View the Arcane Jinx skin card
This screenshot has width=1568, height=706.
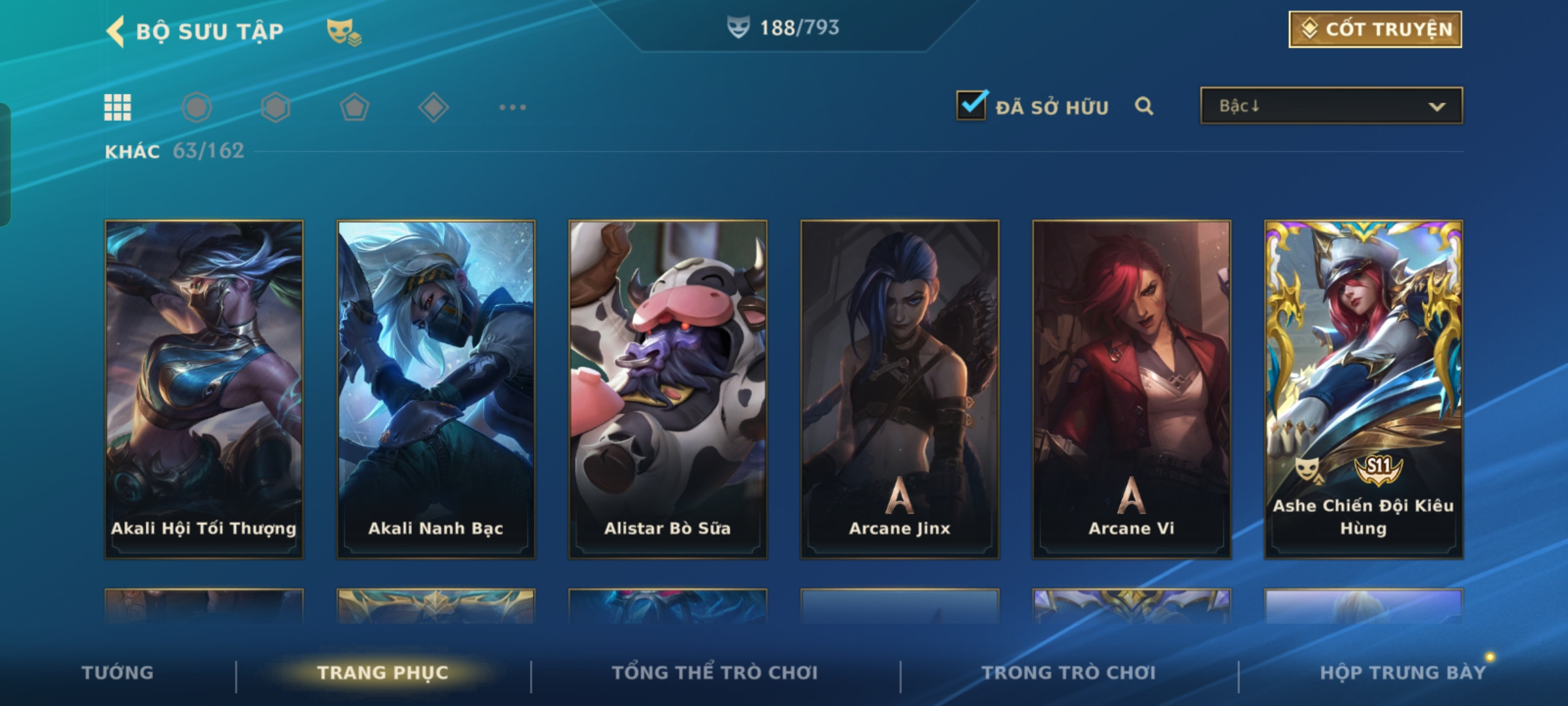point(900,389)
